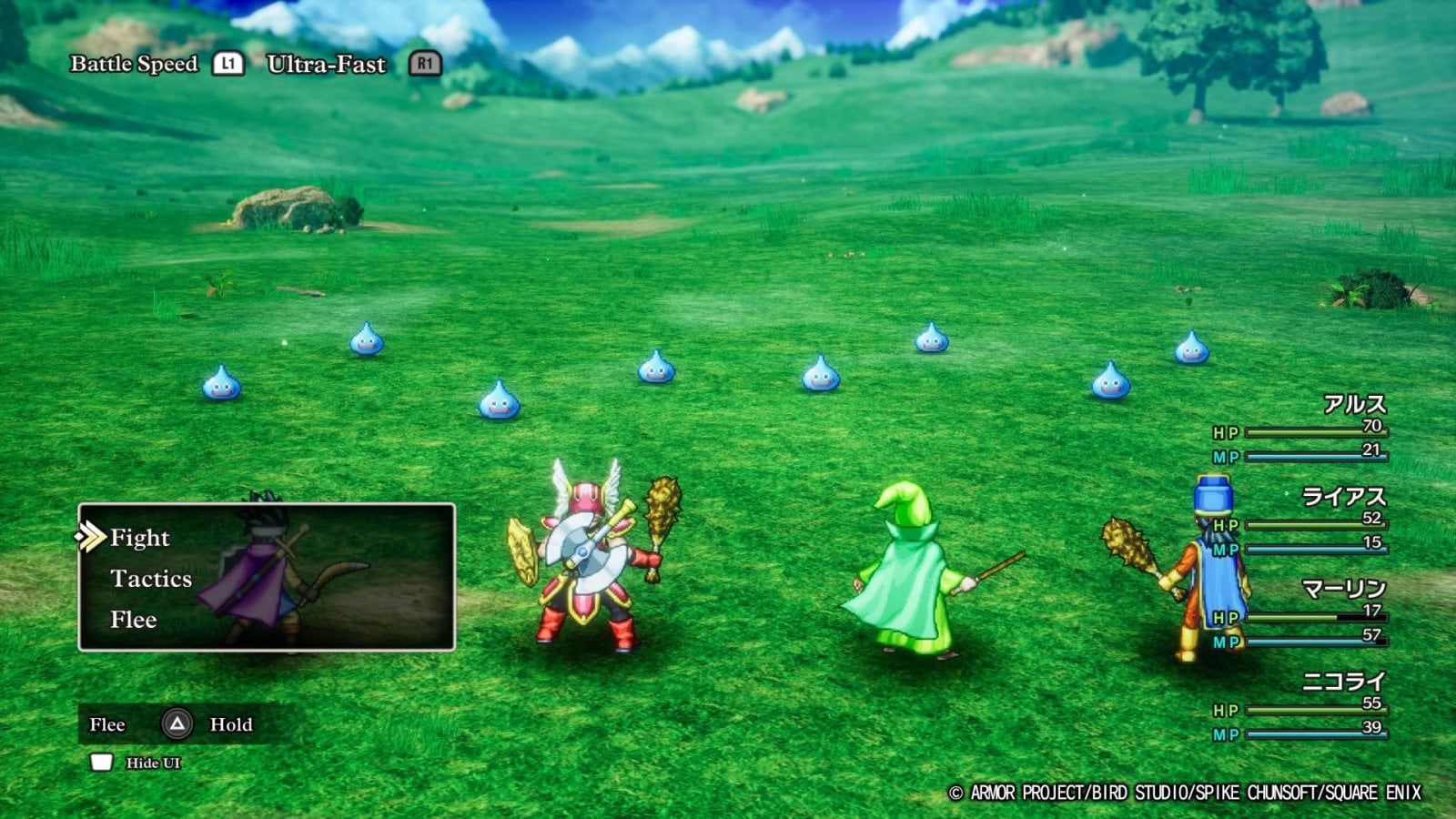Choose Flee from the command menu
This screenshot has width=1456, height=819.
135,621
